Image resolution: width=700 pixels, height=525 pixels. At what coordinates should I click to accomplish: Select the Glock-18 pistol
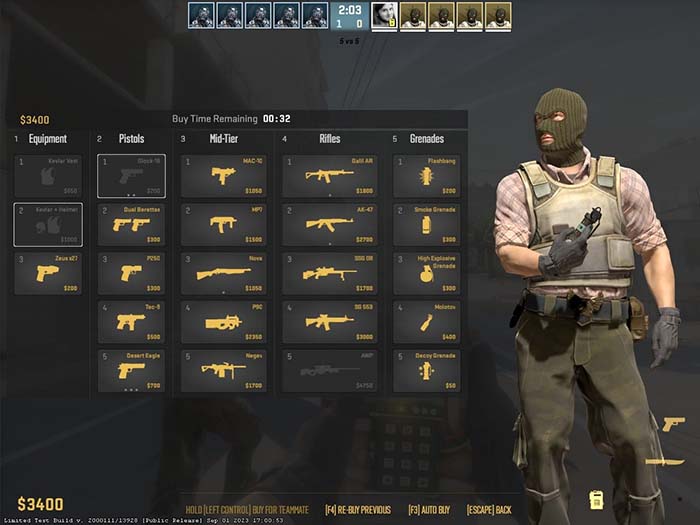click(131, 175)
